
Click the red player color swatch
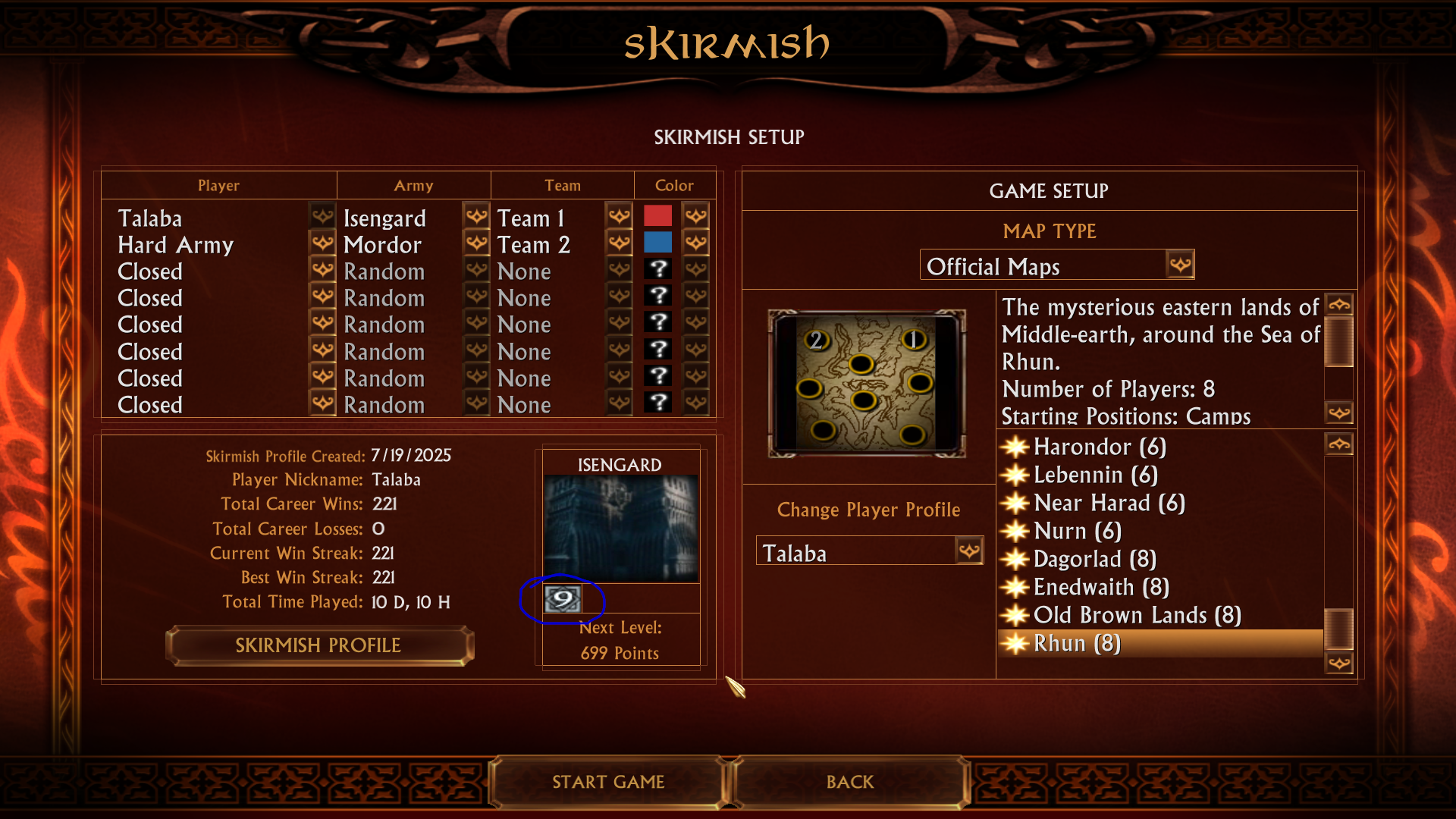coord(657,216)
